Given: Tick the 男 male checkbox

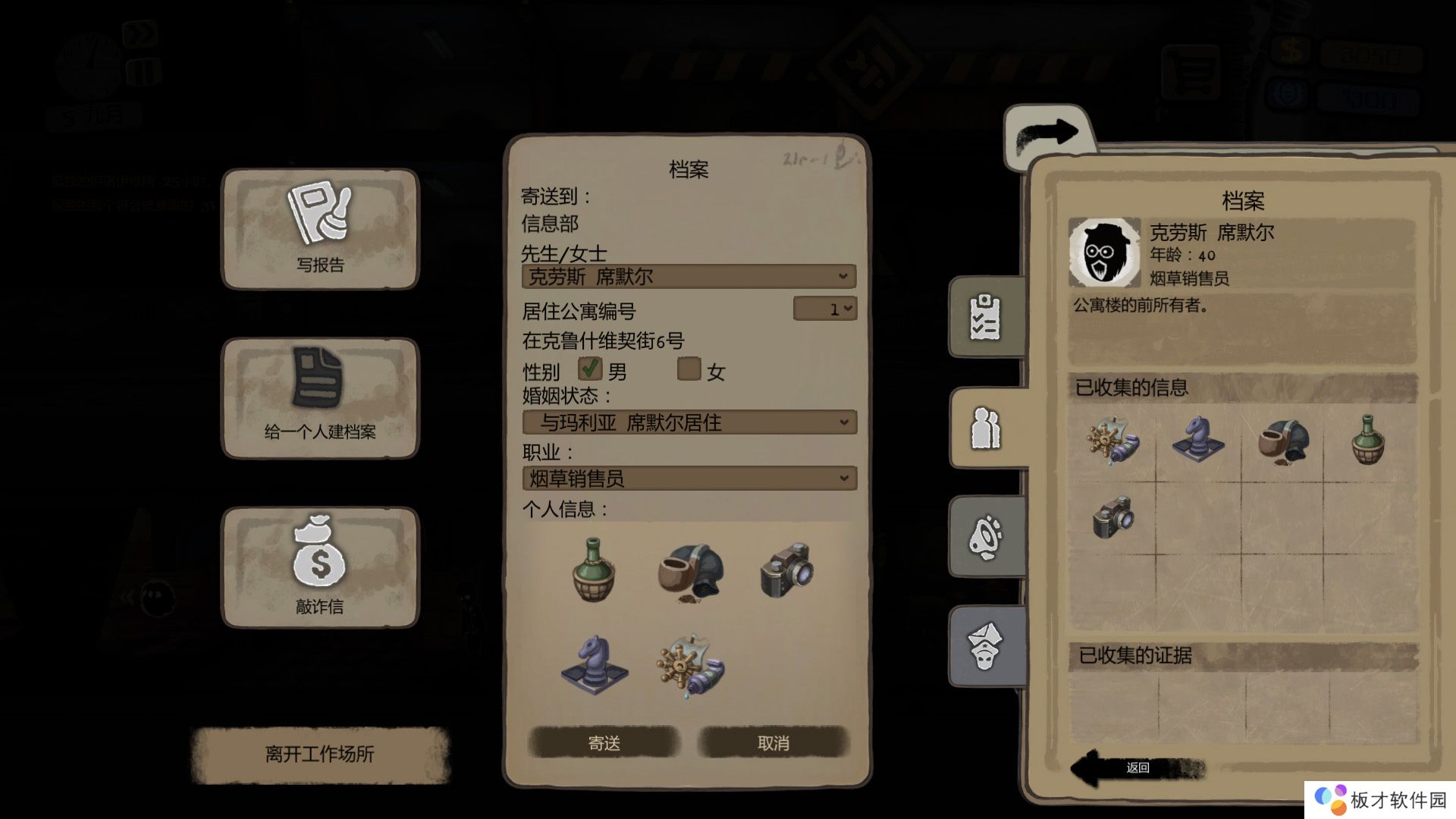Looking at the screenshot, I should (x=590, y=369).
